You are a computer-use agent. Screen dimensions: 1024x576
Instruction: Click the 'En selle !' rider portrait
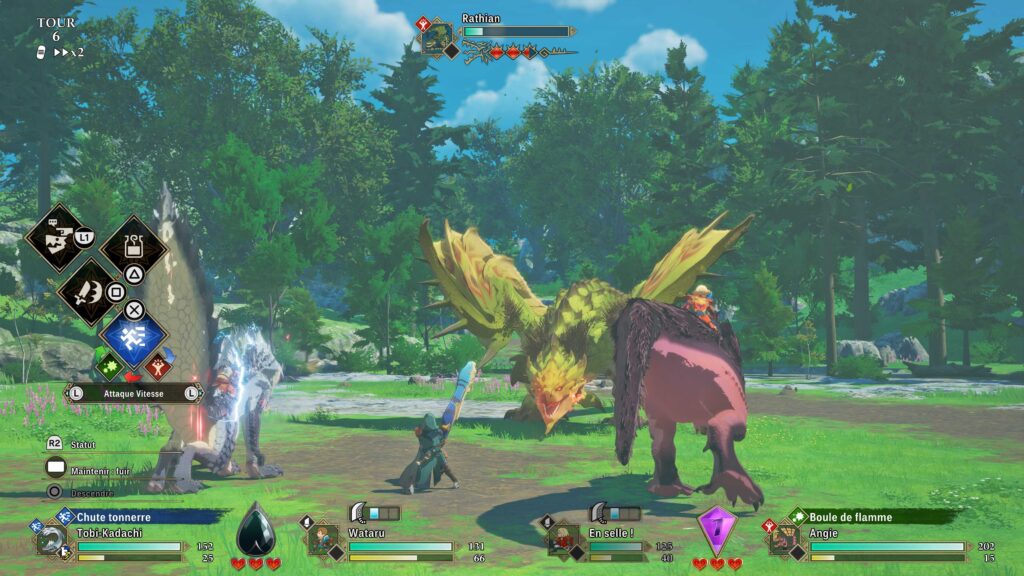pos(563,540)
